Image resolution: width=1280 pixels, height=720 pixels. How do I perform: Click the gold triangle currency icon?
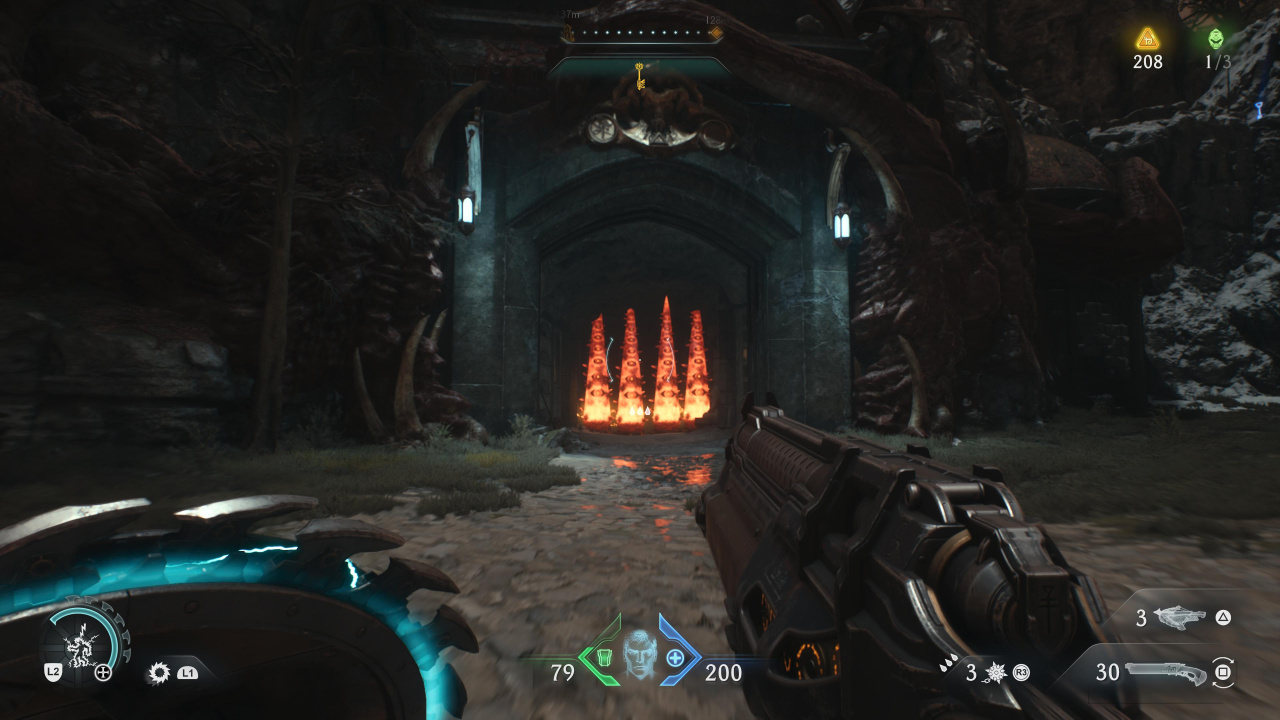(1147, 39)
